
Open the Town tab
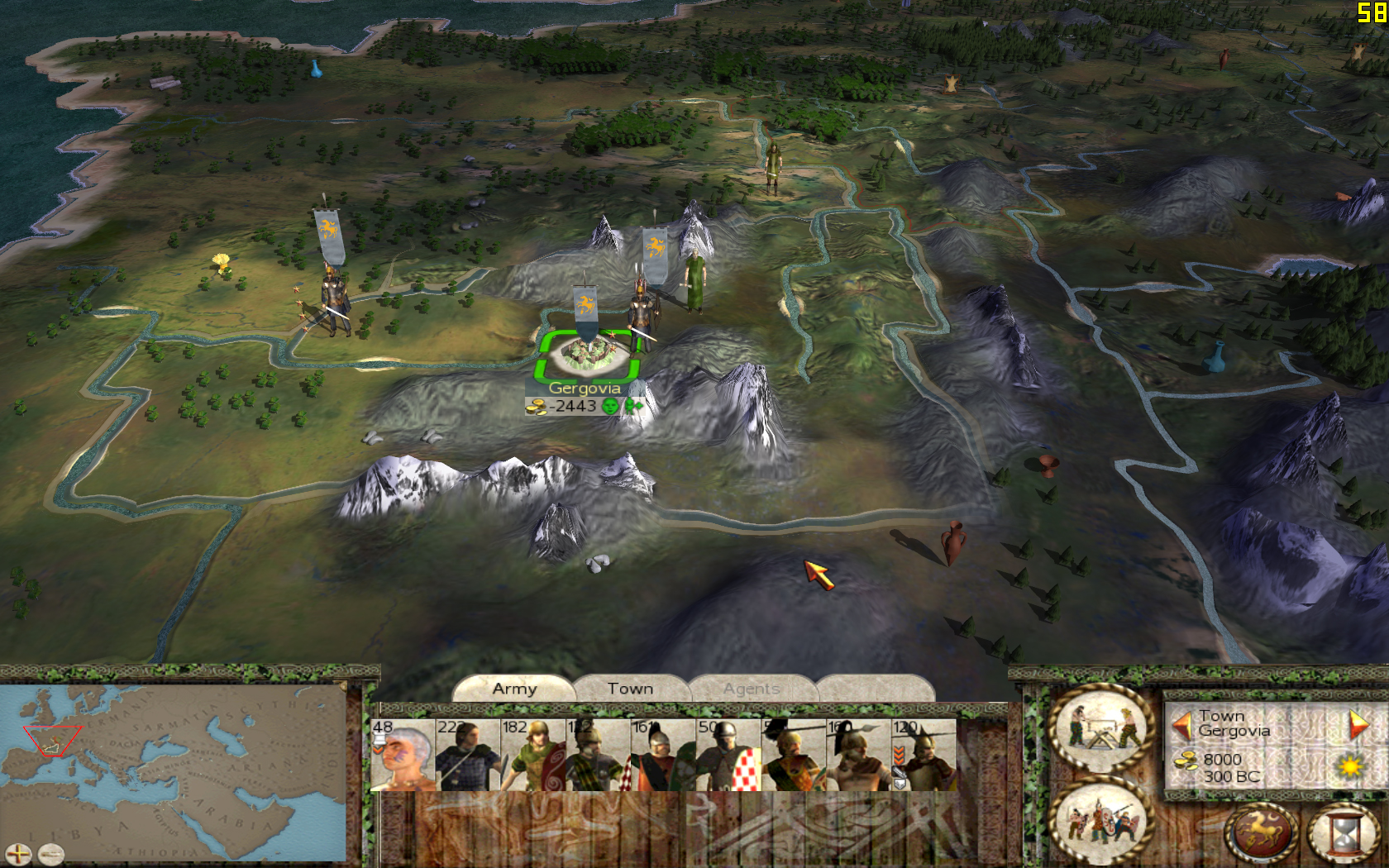pyautogui.click(x=630, y=689)
